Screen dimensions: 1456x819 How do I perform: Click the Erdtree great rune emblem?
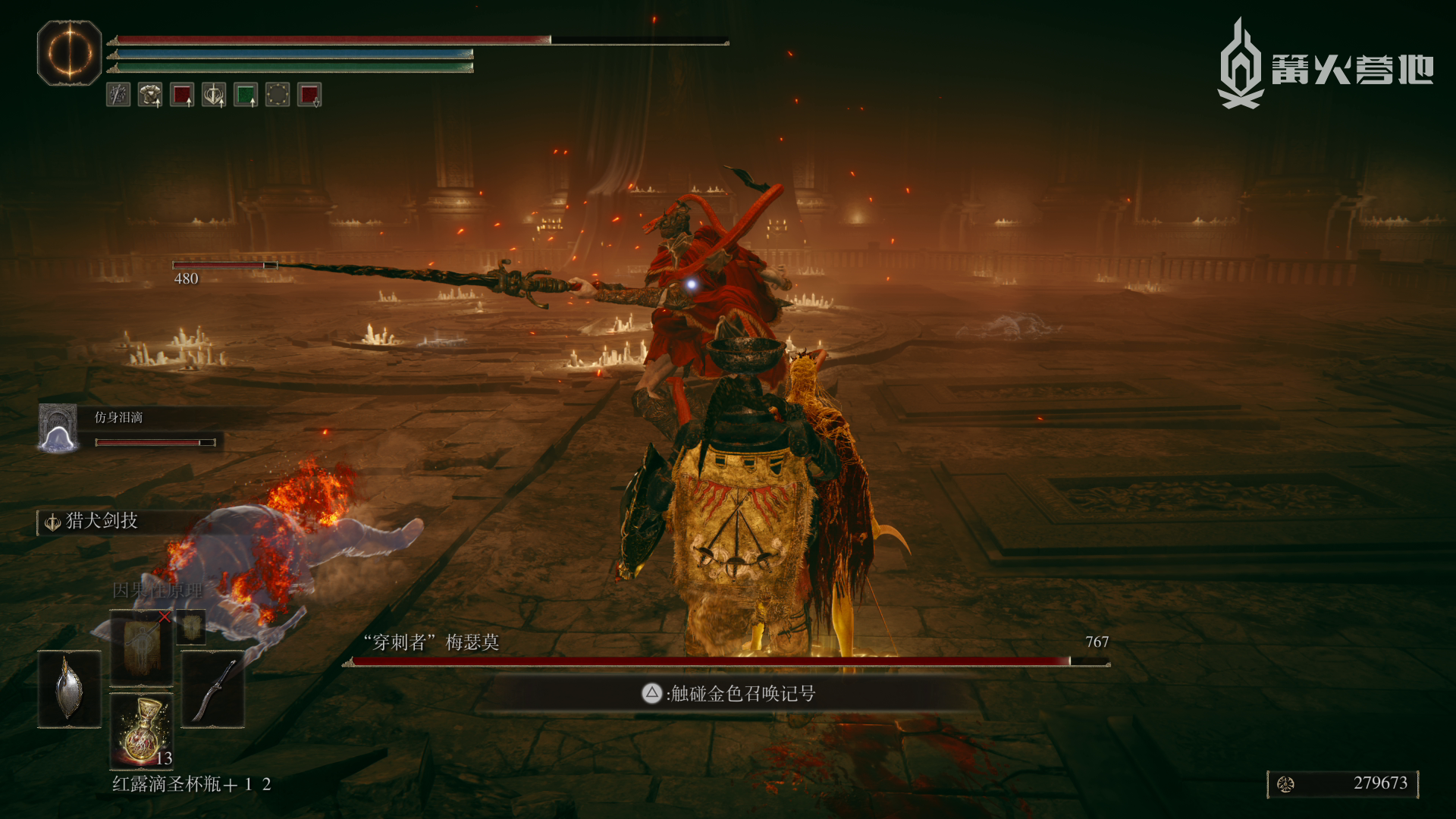(x=69, y=53)
